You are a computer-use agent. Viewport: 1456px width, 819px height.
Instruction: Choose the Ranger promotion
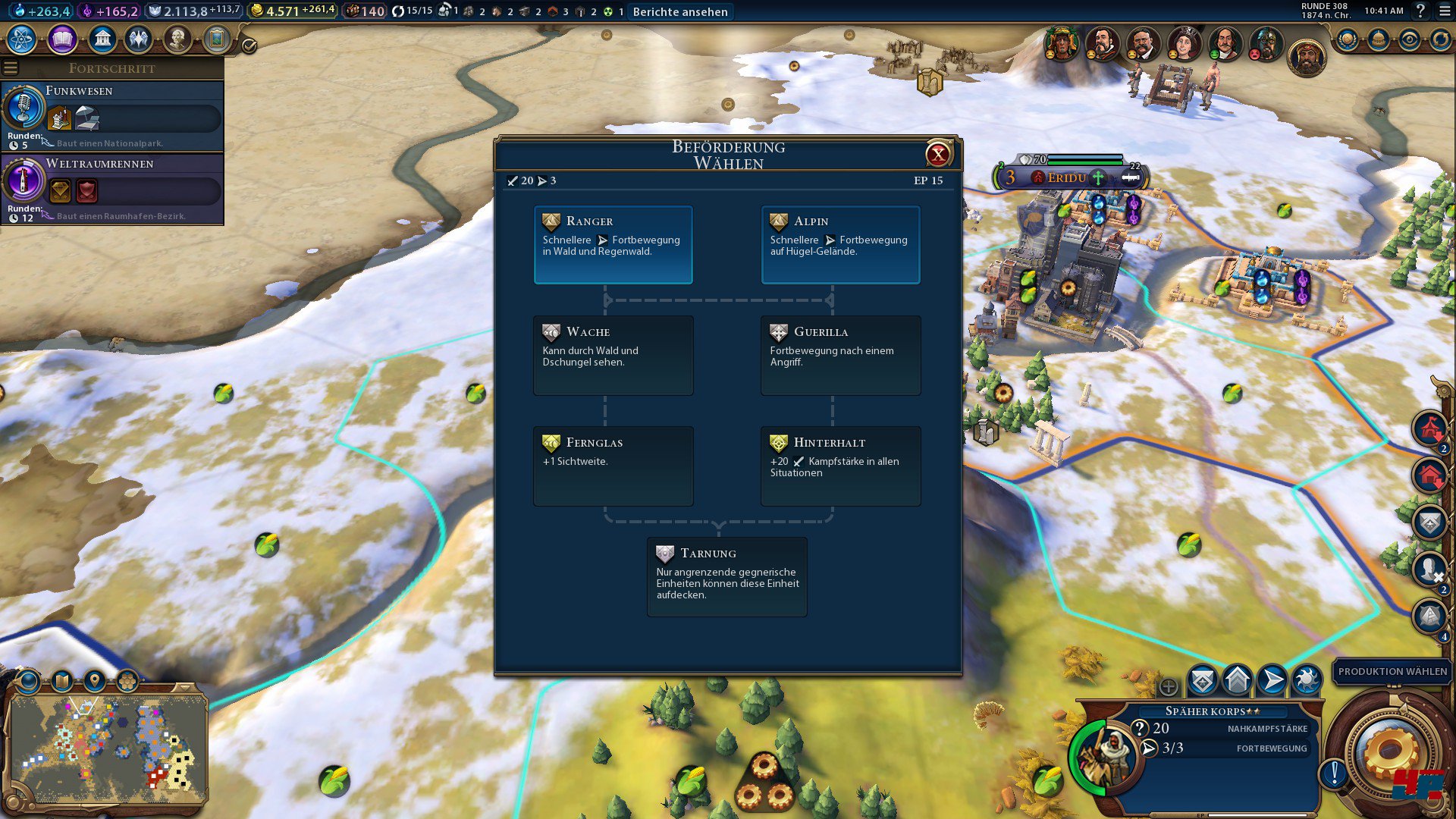(x=613, y=244)
